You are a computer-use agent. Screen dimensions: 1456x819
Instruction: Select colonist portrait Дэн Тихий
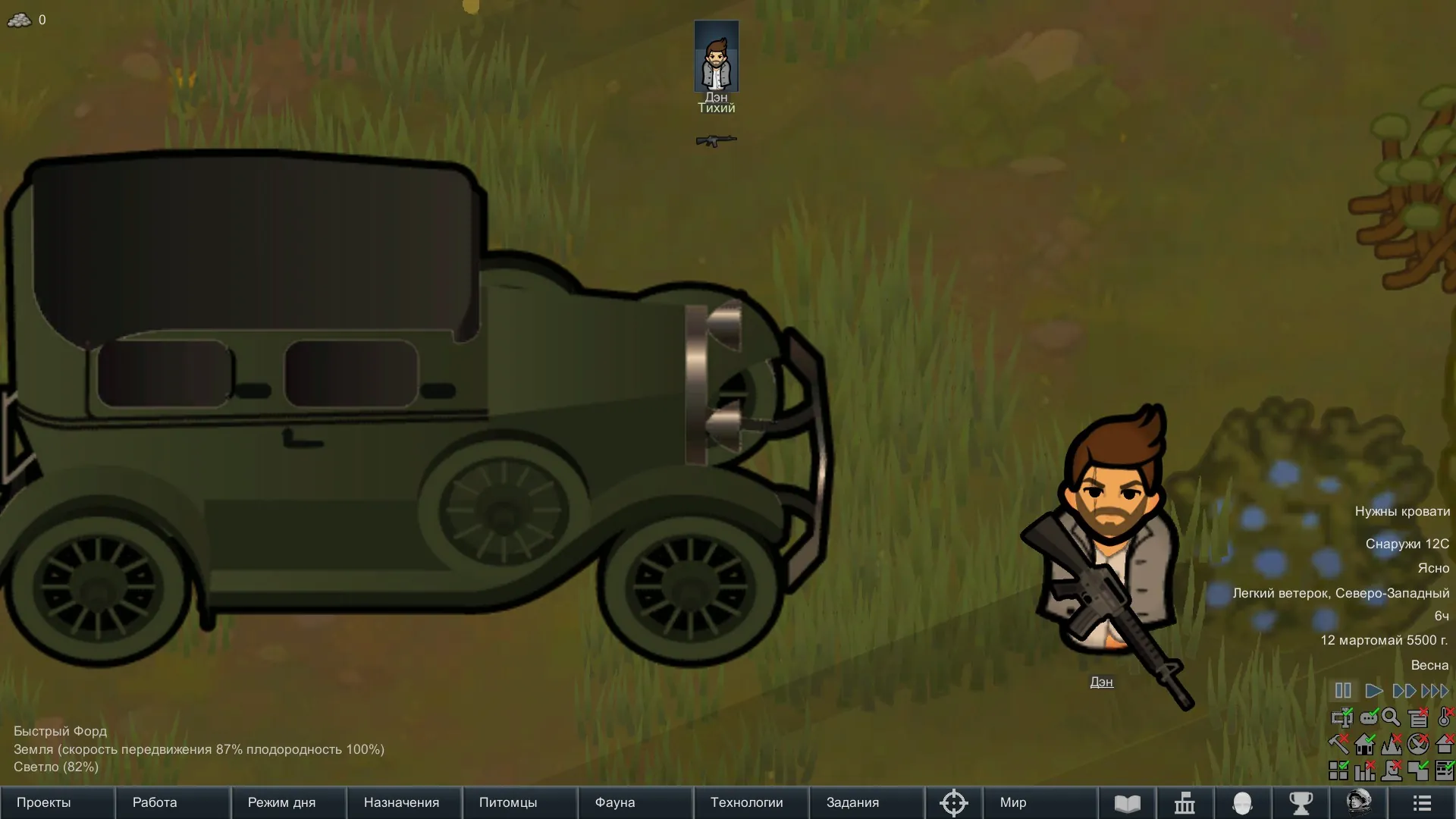[716, 57]
